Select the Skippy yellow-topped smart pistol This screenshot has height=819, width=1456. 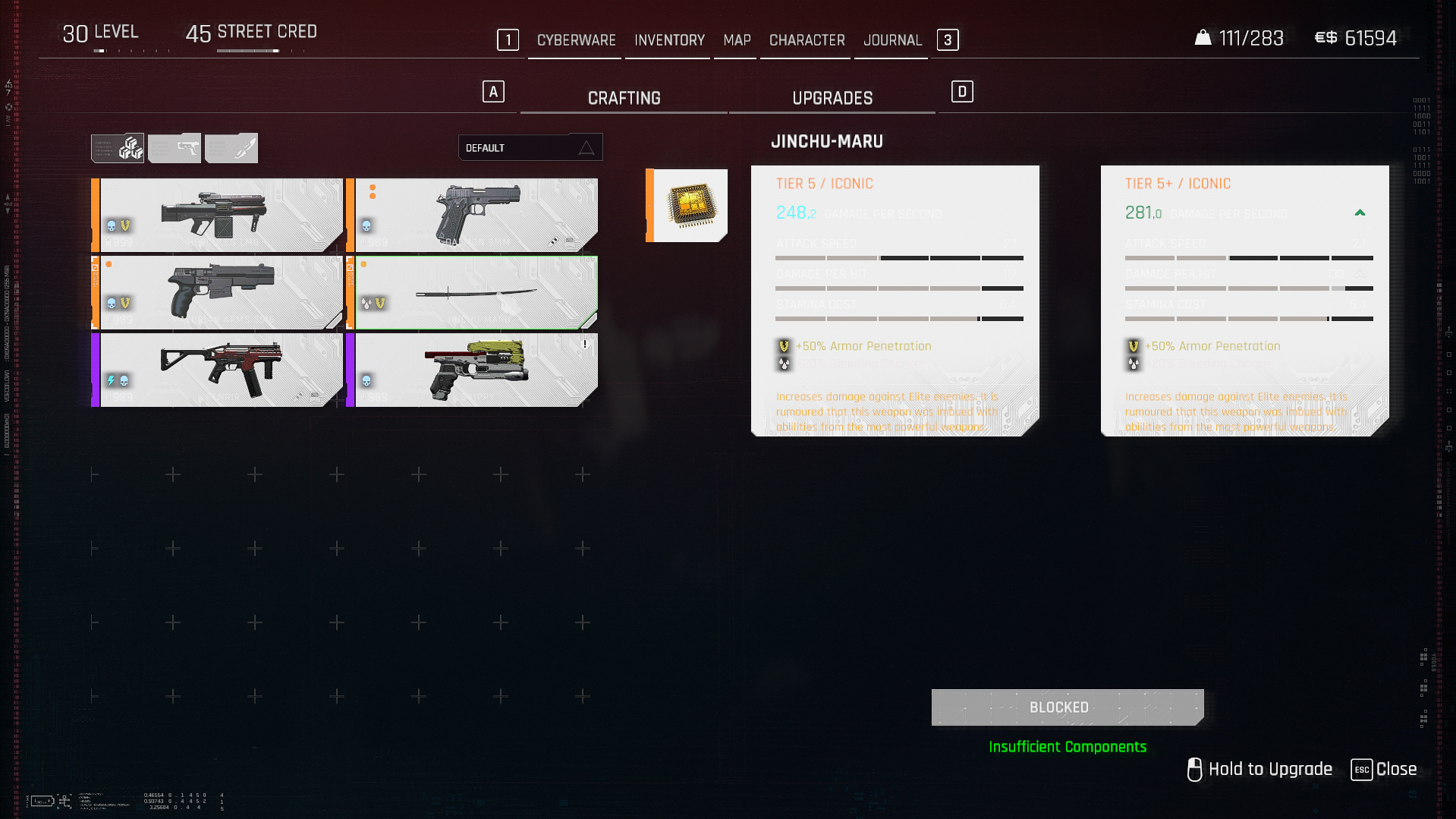coord(473,370)
